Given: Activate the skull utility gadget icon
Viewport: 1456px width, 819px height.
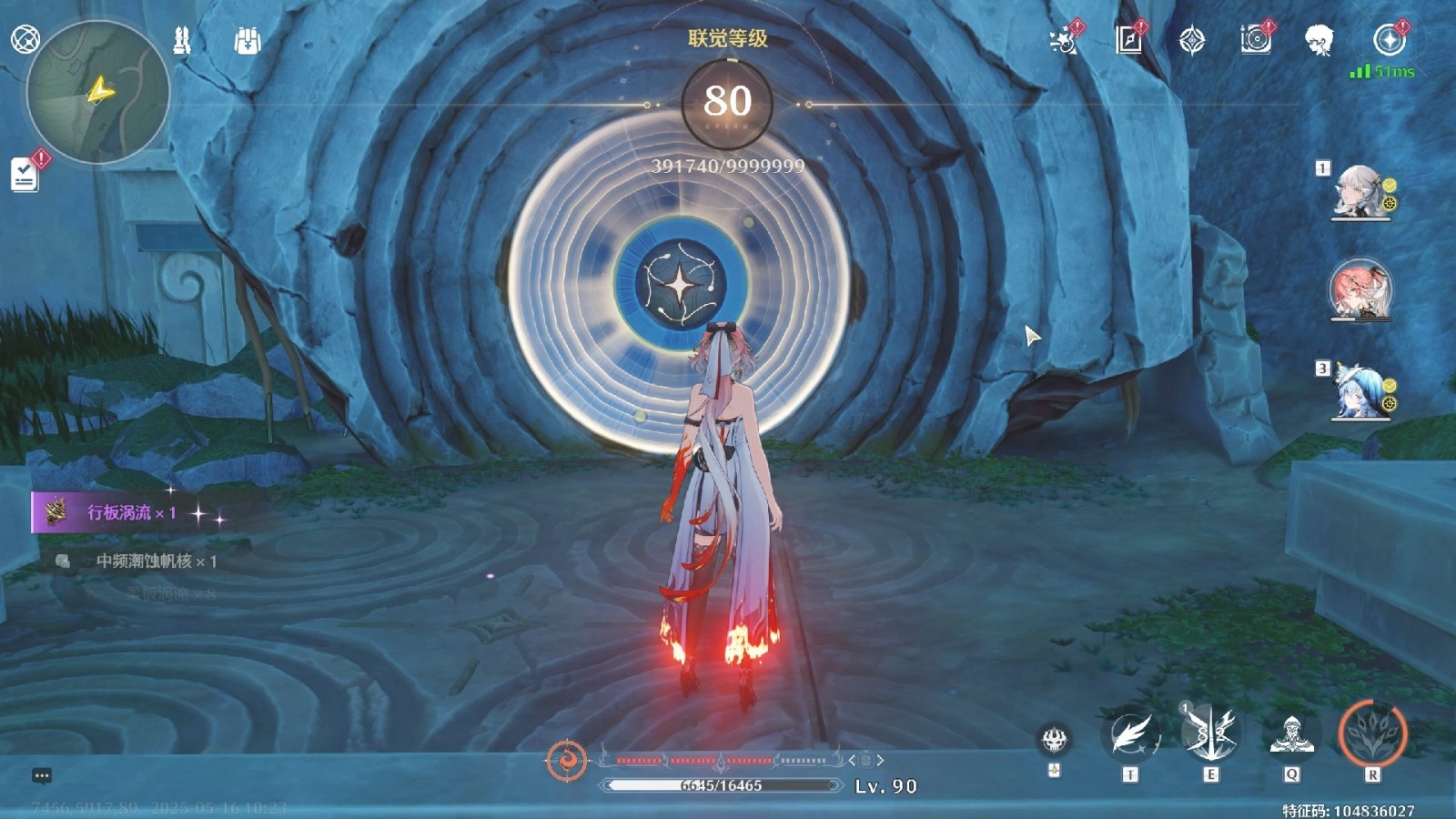Looking at the screenshot, I should (x=1054, y=739).
